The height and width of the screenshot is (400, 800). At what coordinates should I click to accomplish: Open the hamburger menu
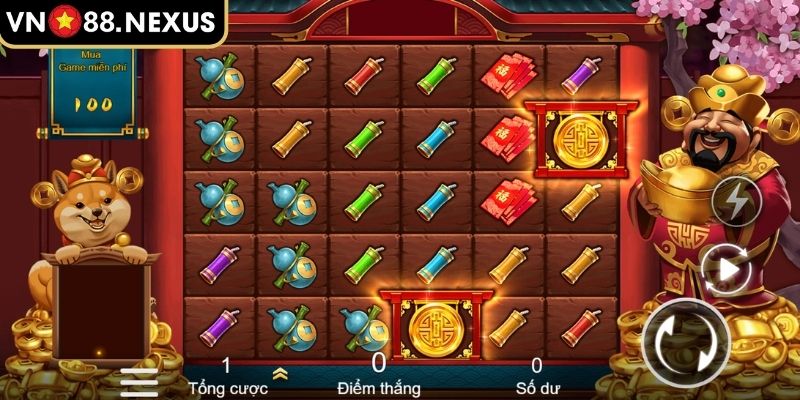[139, 382]
